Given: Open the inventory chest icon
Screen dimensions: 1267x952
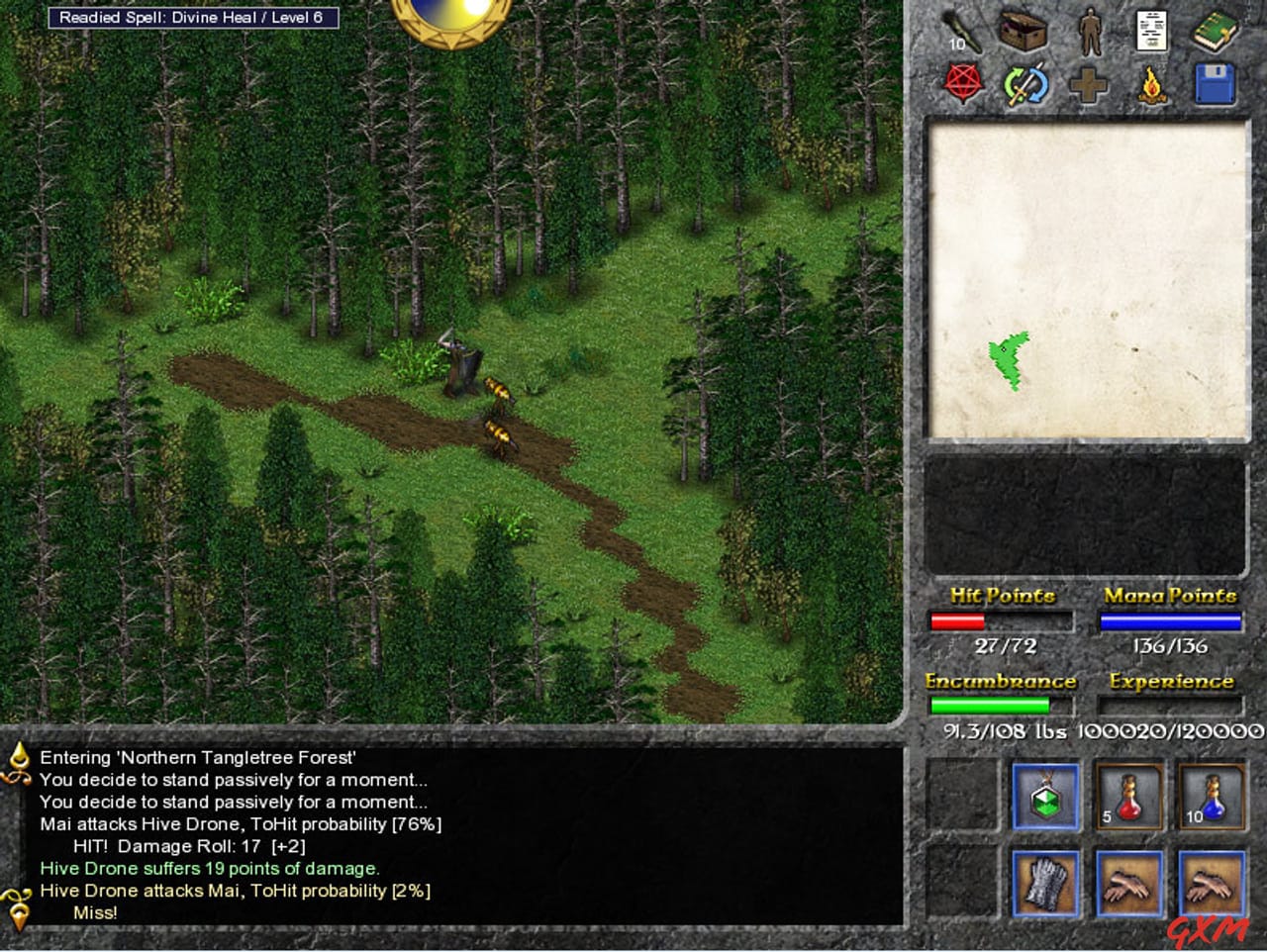Looking at the screenshot, I should tap(1024, 32).
